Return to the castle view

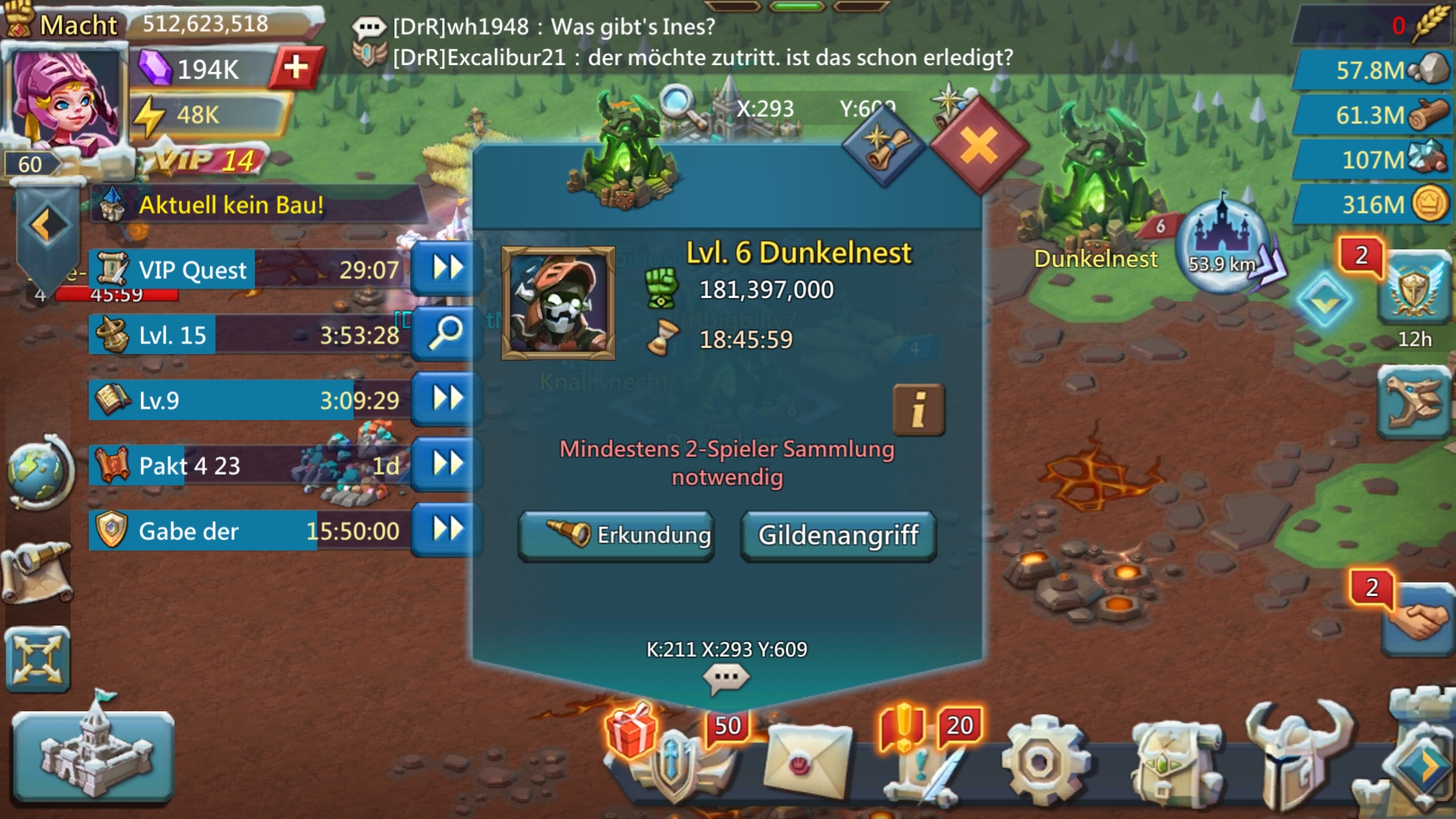[93, 755]
